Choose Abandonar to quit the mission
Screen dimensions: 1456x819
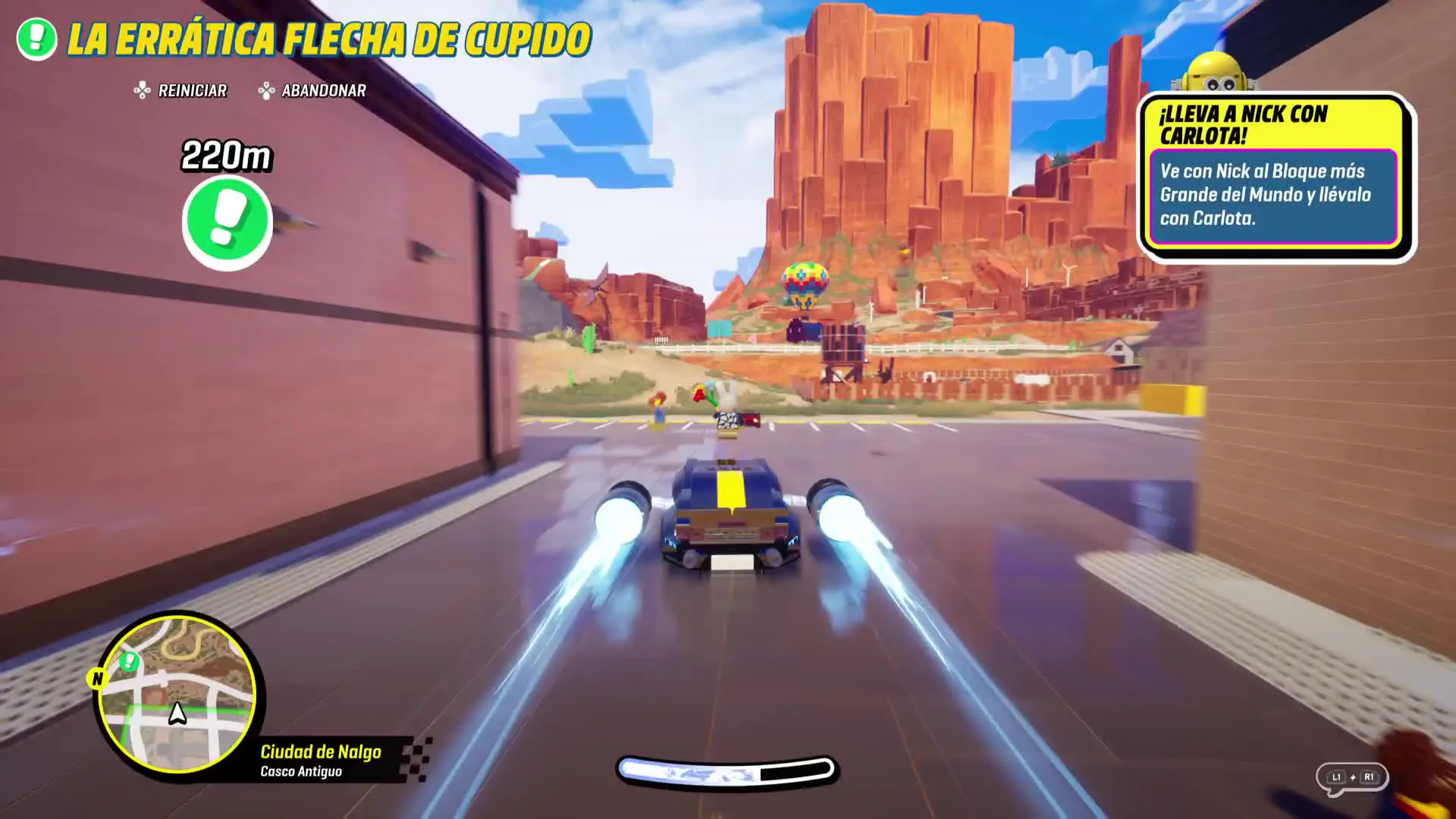(x=312, y=91)
